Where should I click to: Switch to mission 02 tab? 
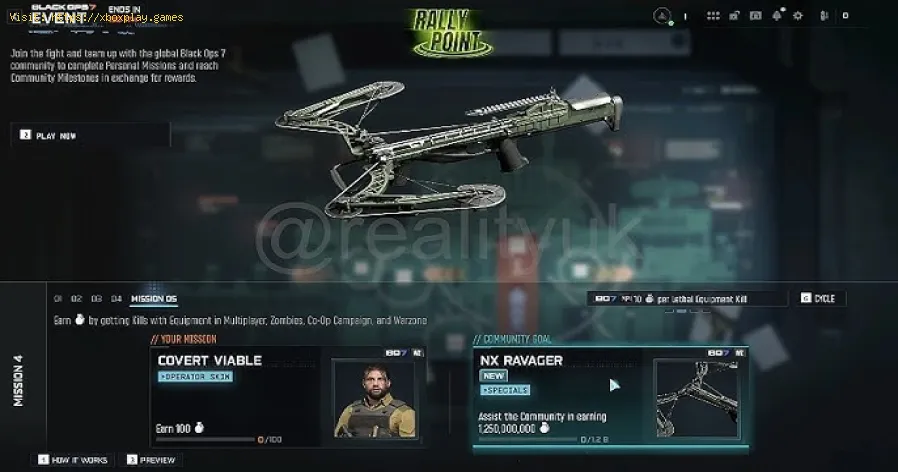pos(77,298)
